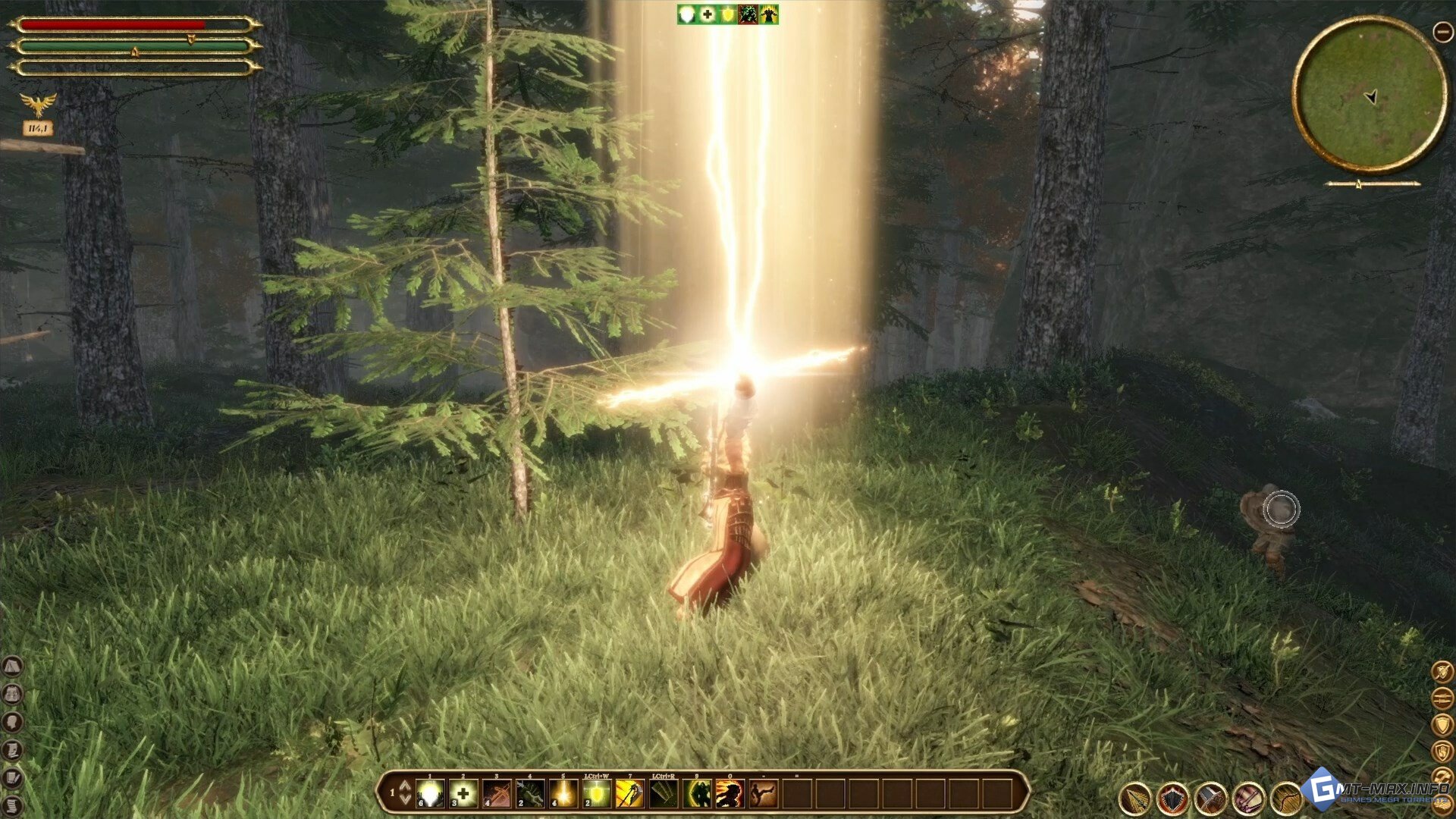Use the kick ability in hotbar
1456x819 pixels.
(x=763, y=794)
